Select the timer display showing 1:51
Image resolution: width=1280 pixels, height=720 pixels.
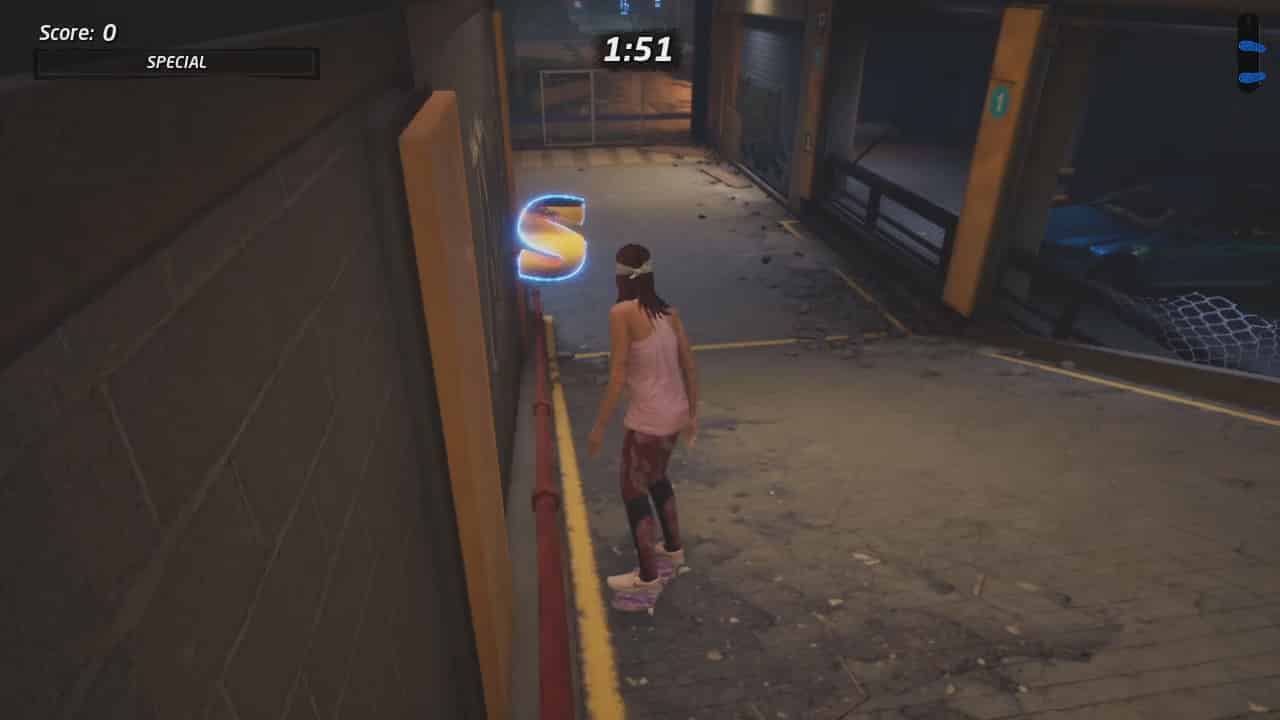pyautogui.click(x=635, y=50)
